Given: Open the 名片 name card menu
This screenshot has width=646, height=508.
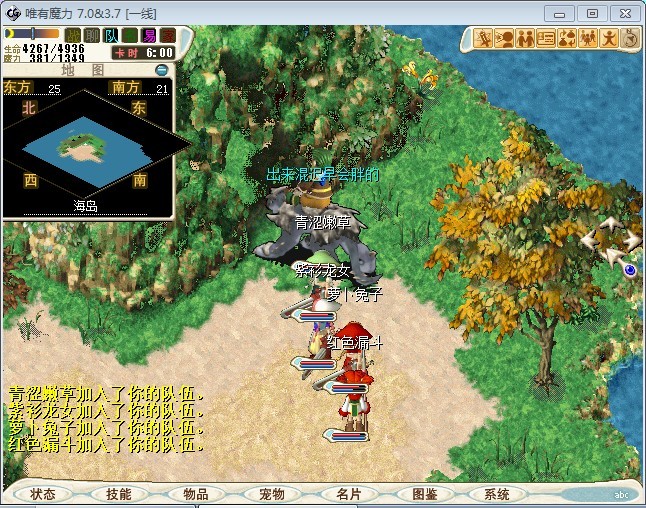Looking at the screenshot, I should click(x=347, y=494).
